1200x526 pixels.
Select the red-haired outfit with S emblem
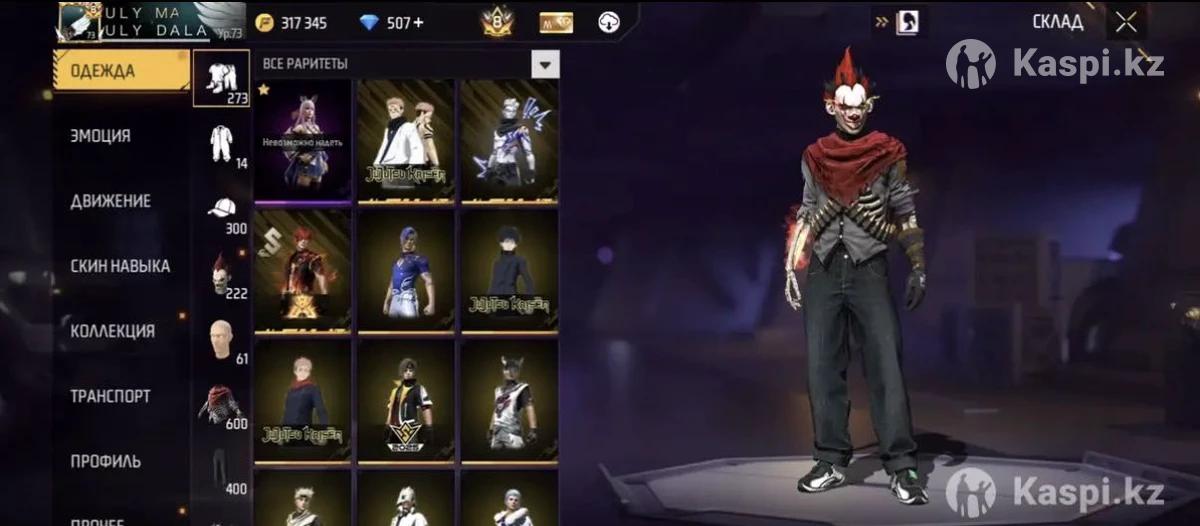[x=303, y=270]
